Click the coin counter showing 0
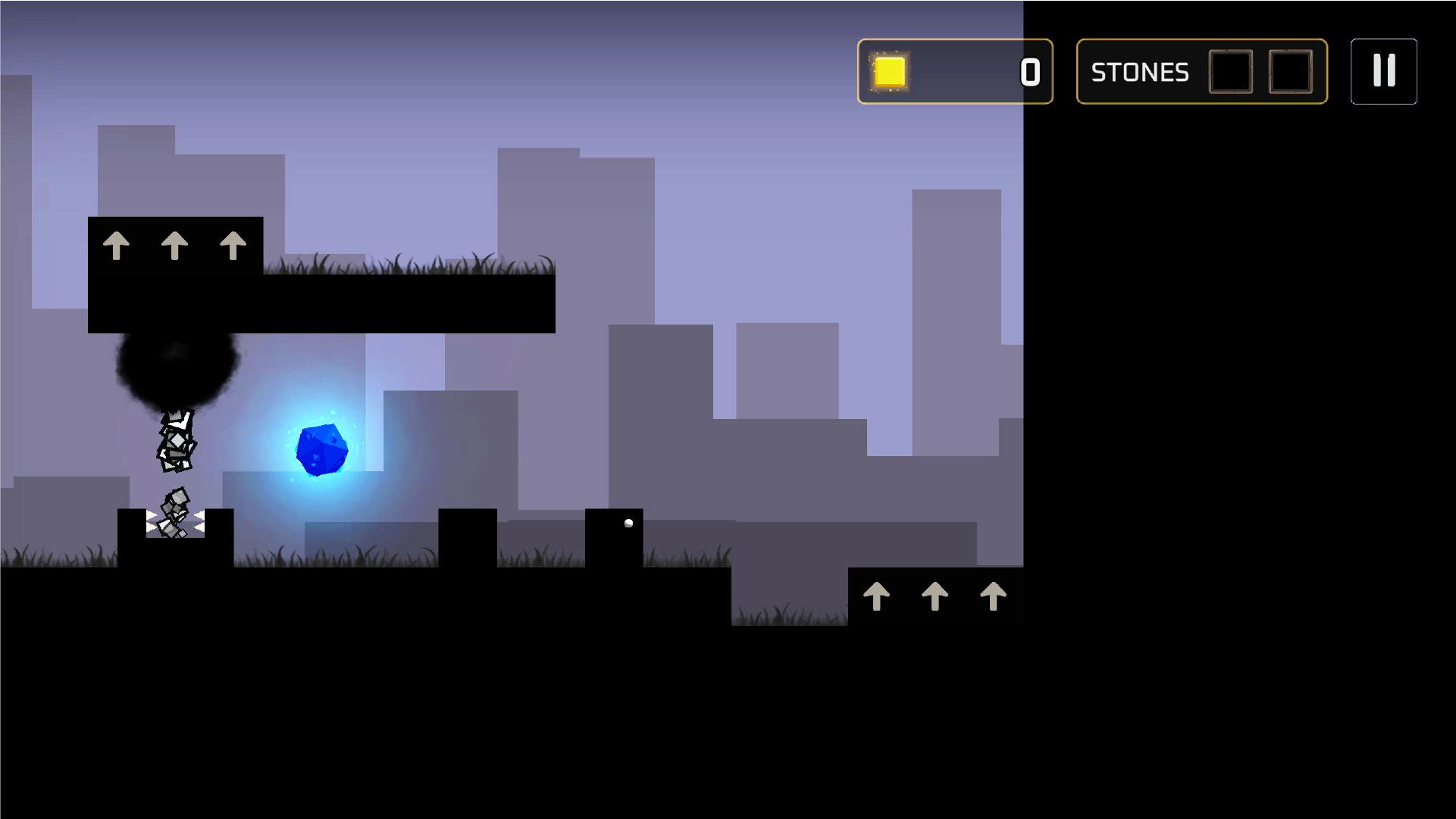The width and height of the screenshot is (1456, 819). point(1029,72)
